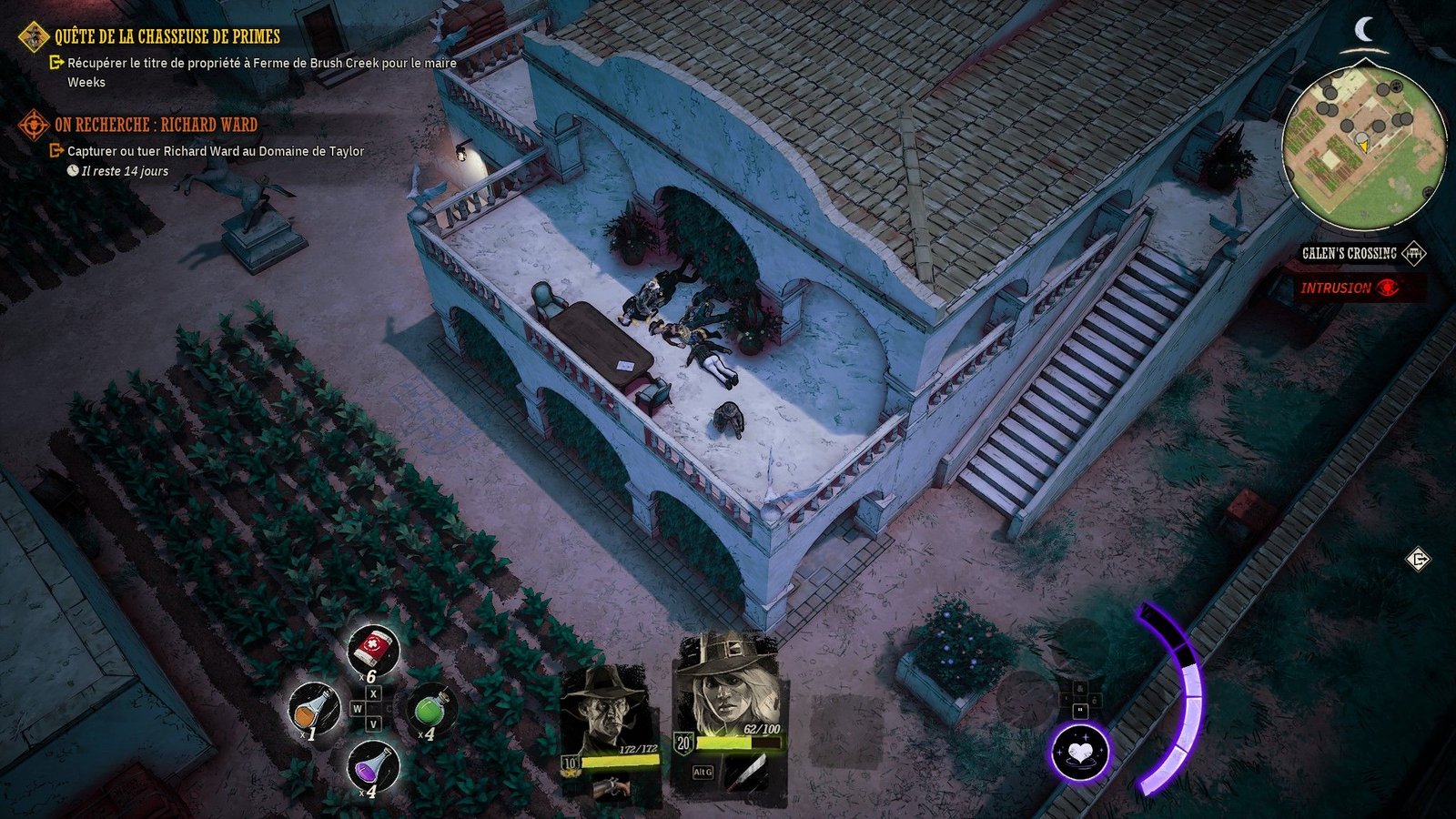Image resolution: width=1456 pixels, height=819 pixels.
Task: Select the green potion flask
Action: tap(430, 707)
